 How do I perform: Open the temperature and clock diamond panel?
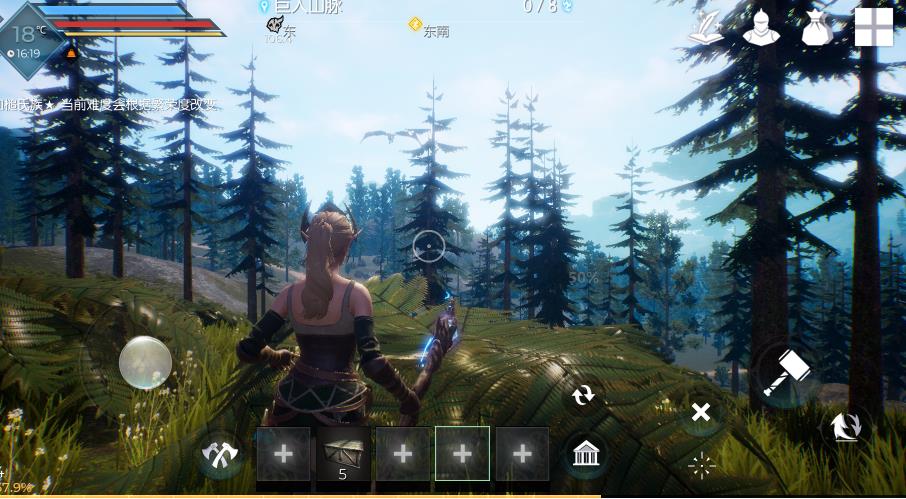click(x=27, y=40)
